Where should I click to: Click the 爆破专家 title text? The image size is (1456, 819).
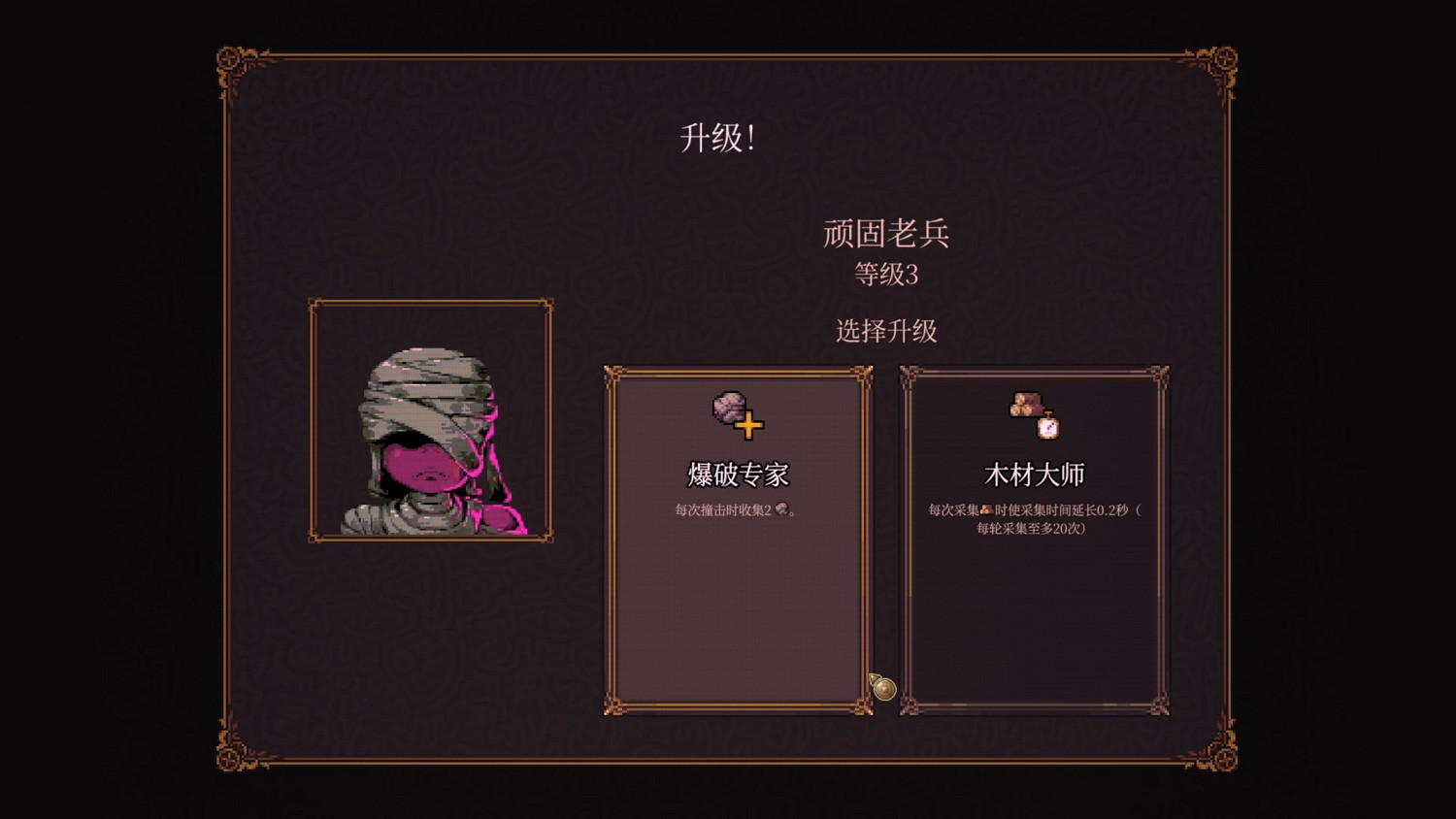pyautogui.click(x=740, y=475)
